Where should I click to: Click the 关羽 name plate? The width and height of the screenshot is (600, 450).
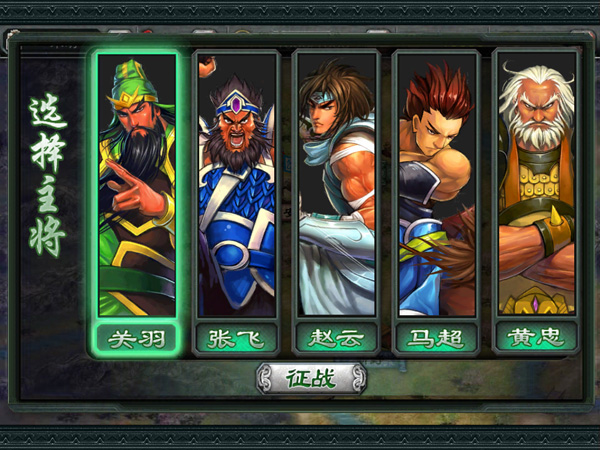pyautogui.click(x=136, y=338)
